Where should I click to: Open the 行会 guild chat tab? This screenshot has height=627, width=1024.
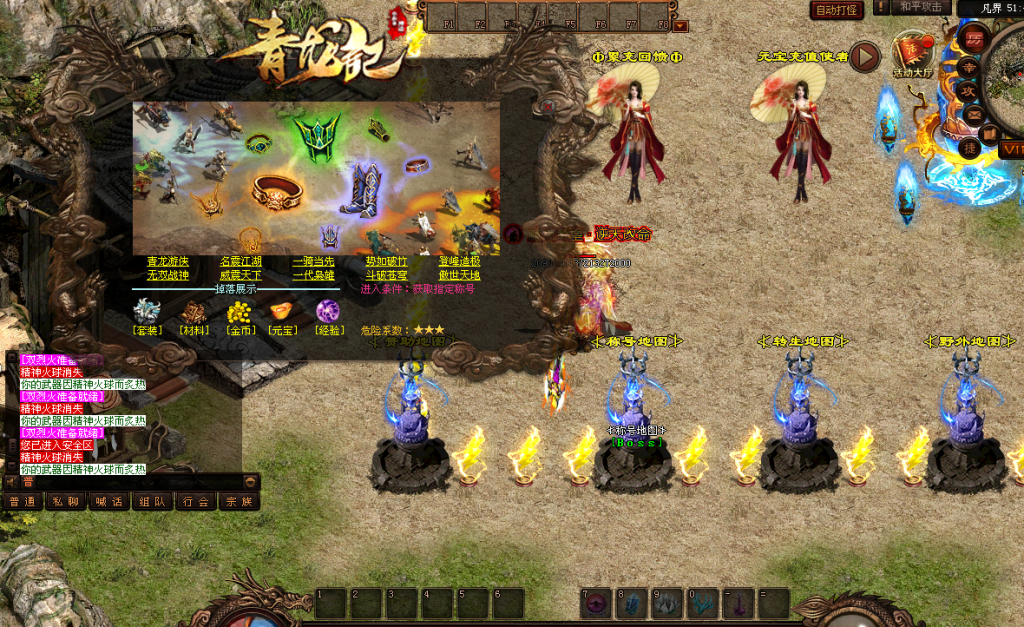click(195, 501)
